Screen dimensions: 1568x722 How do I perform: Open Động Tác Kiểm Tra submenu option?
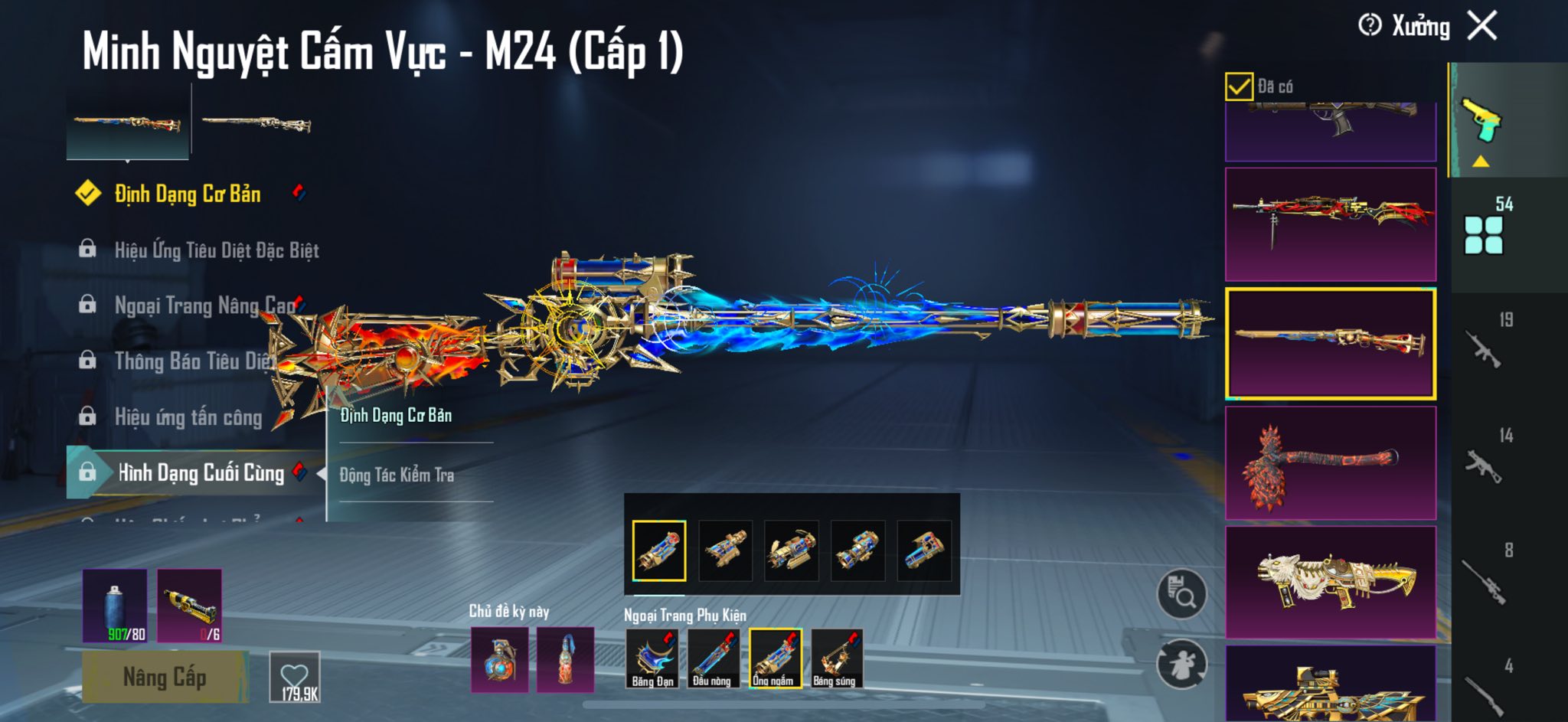tap(397, 475)
